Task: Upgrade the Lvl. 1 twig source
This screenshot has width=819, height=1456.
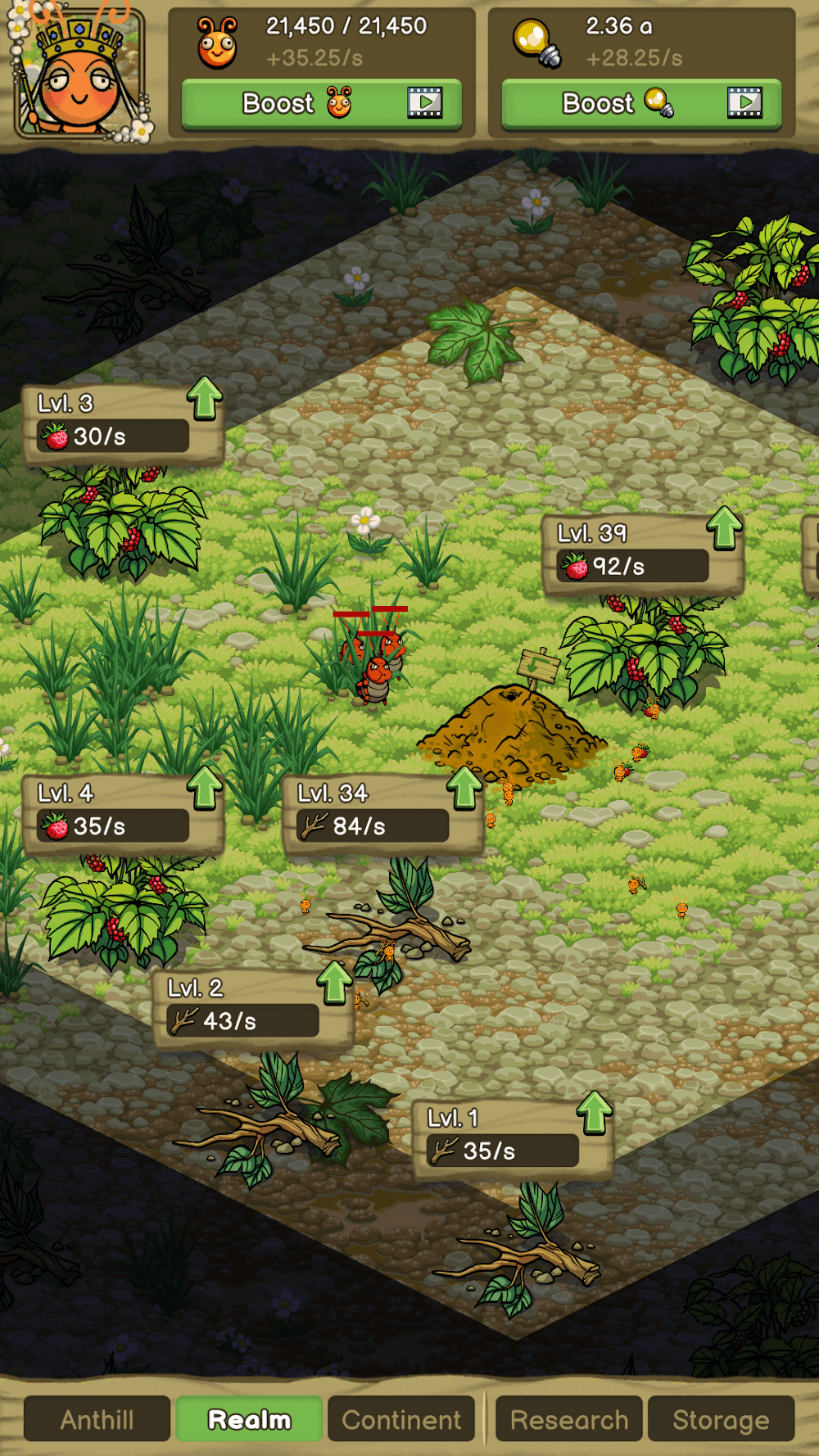Action: [x=595, y=1114]
